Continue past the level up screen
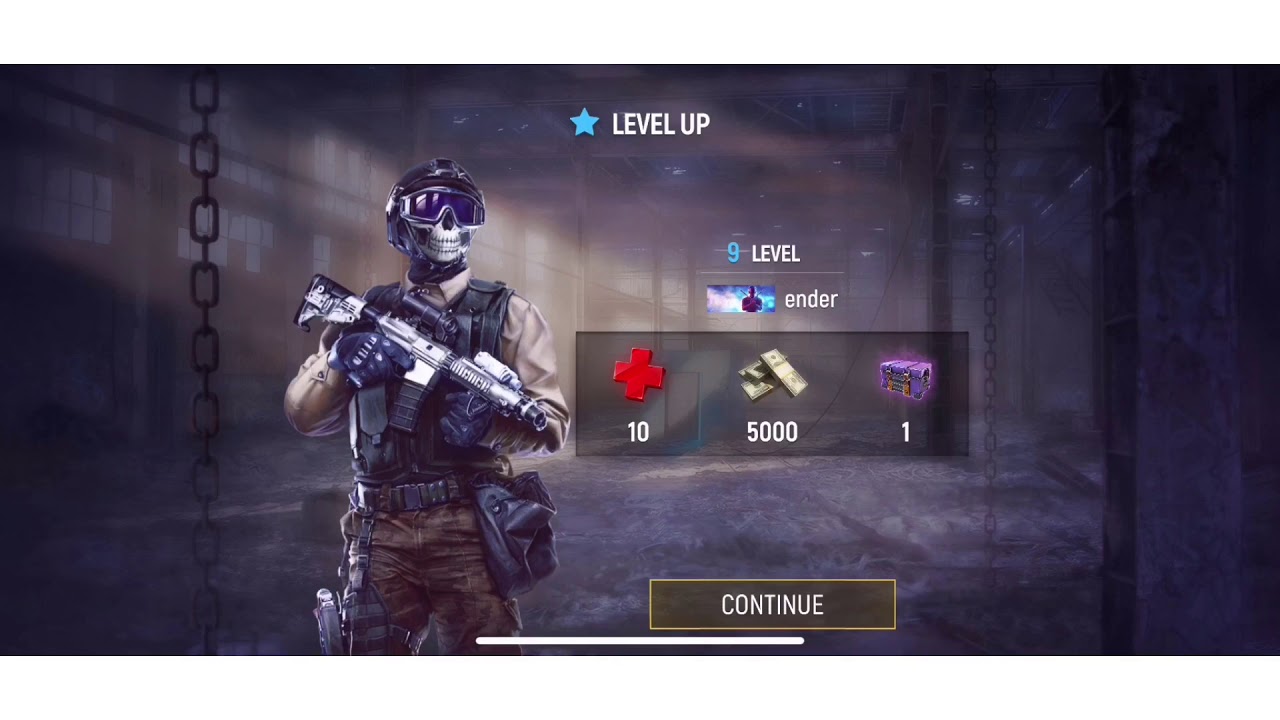Screen dimensions: 1280x720 [772, 605]
